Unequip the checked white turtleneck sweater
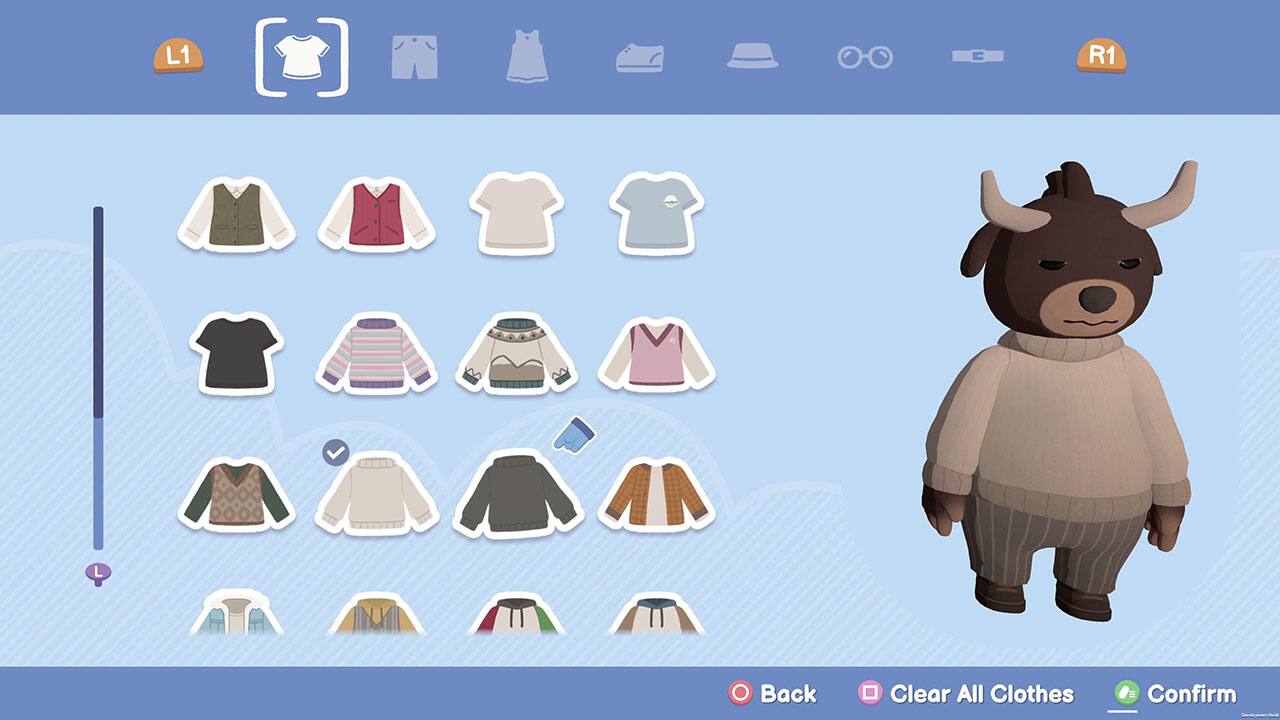 [377, 497]
